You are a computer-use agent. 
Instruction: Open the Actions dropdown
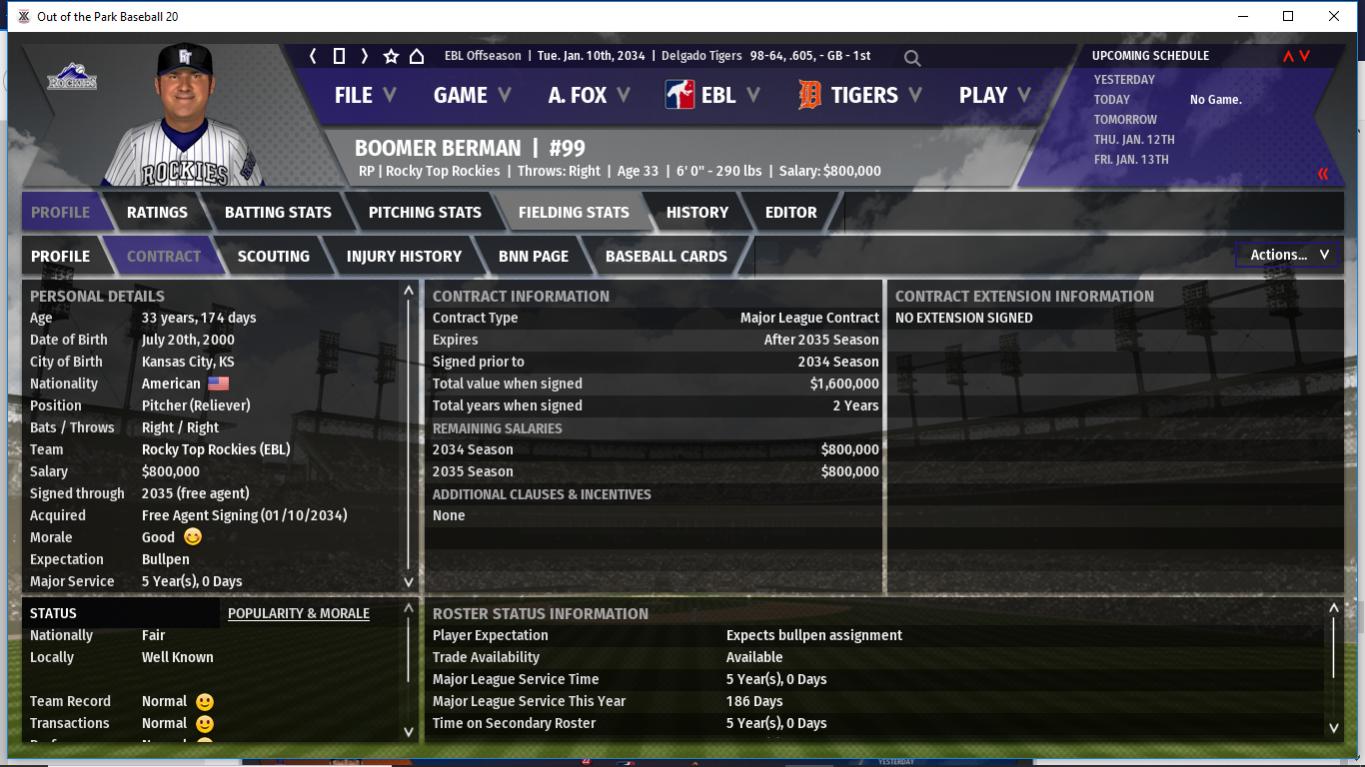[x=1289, y=255]
